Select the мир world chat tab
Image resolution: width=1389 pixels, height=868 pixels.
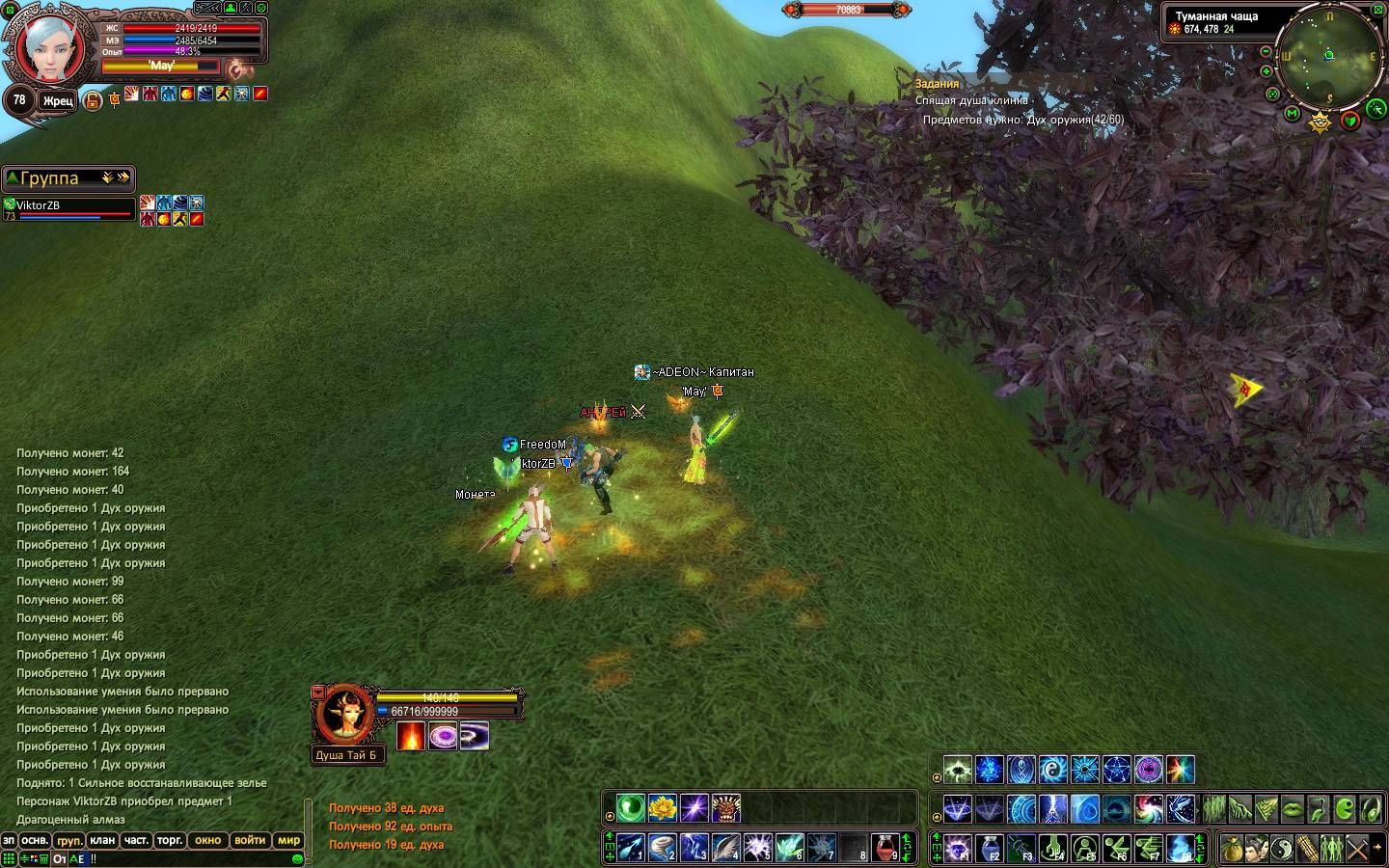pos(288,840)
